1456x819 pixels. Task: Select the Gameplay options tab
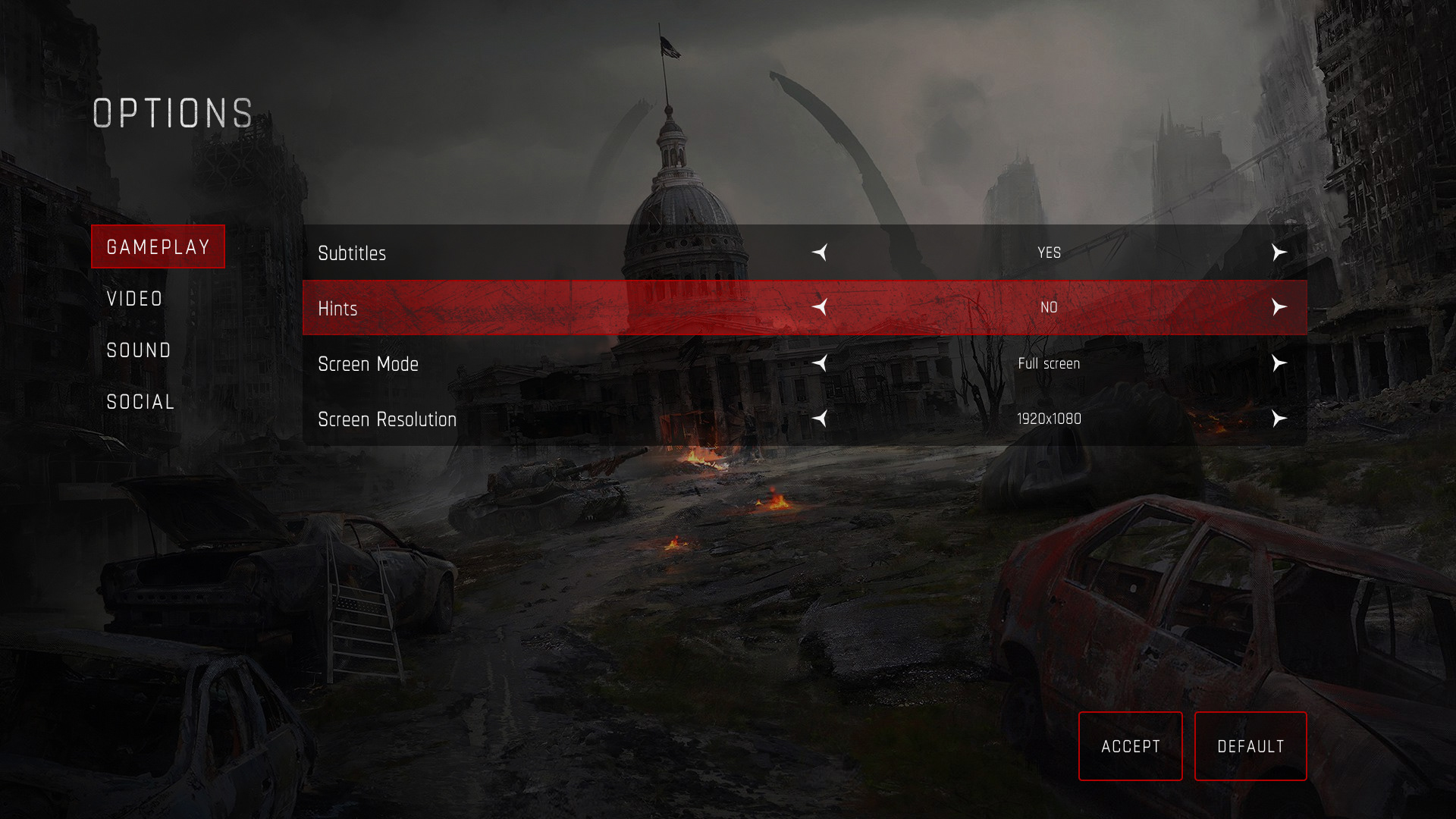click(x=158, y=246)
